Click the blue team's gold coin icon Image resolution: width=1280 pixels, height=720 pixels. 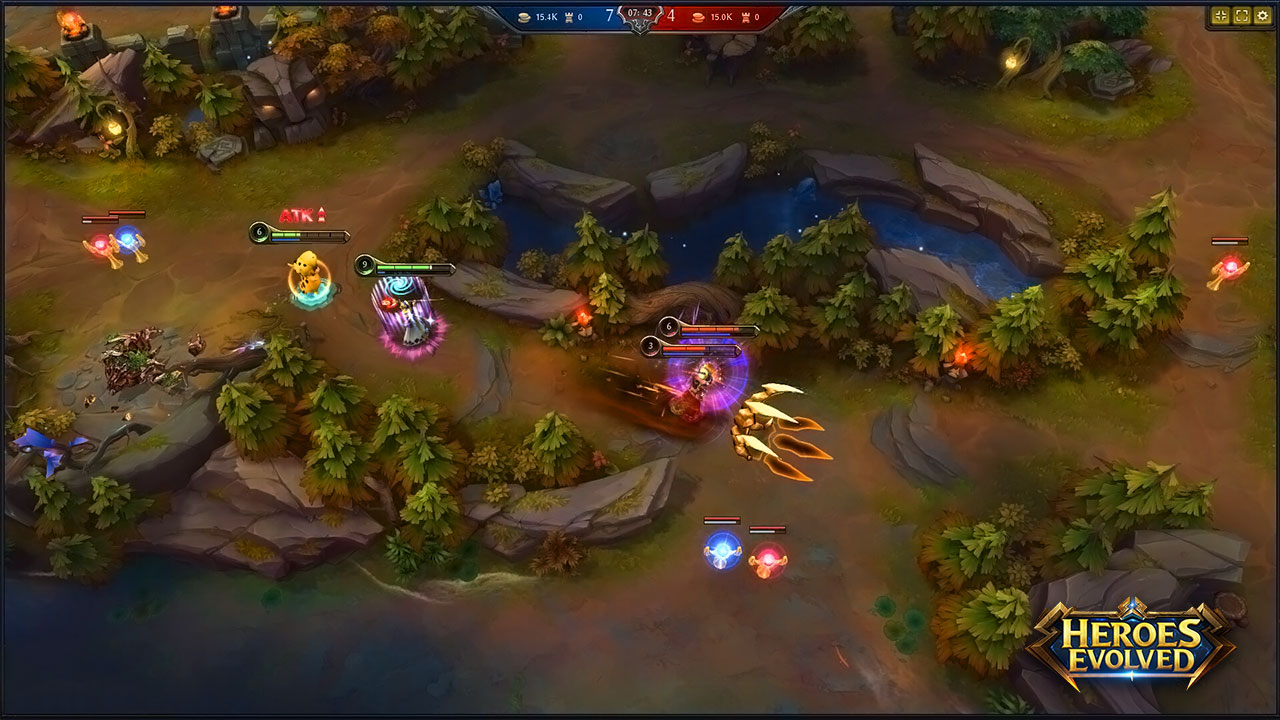click(x=524, y=15)
